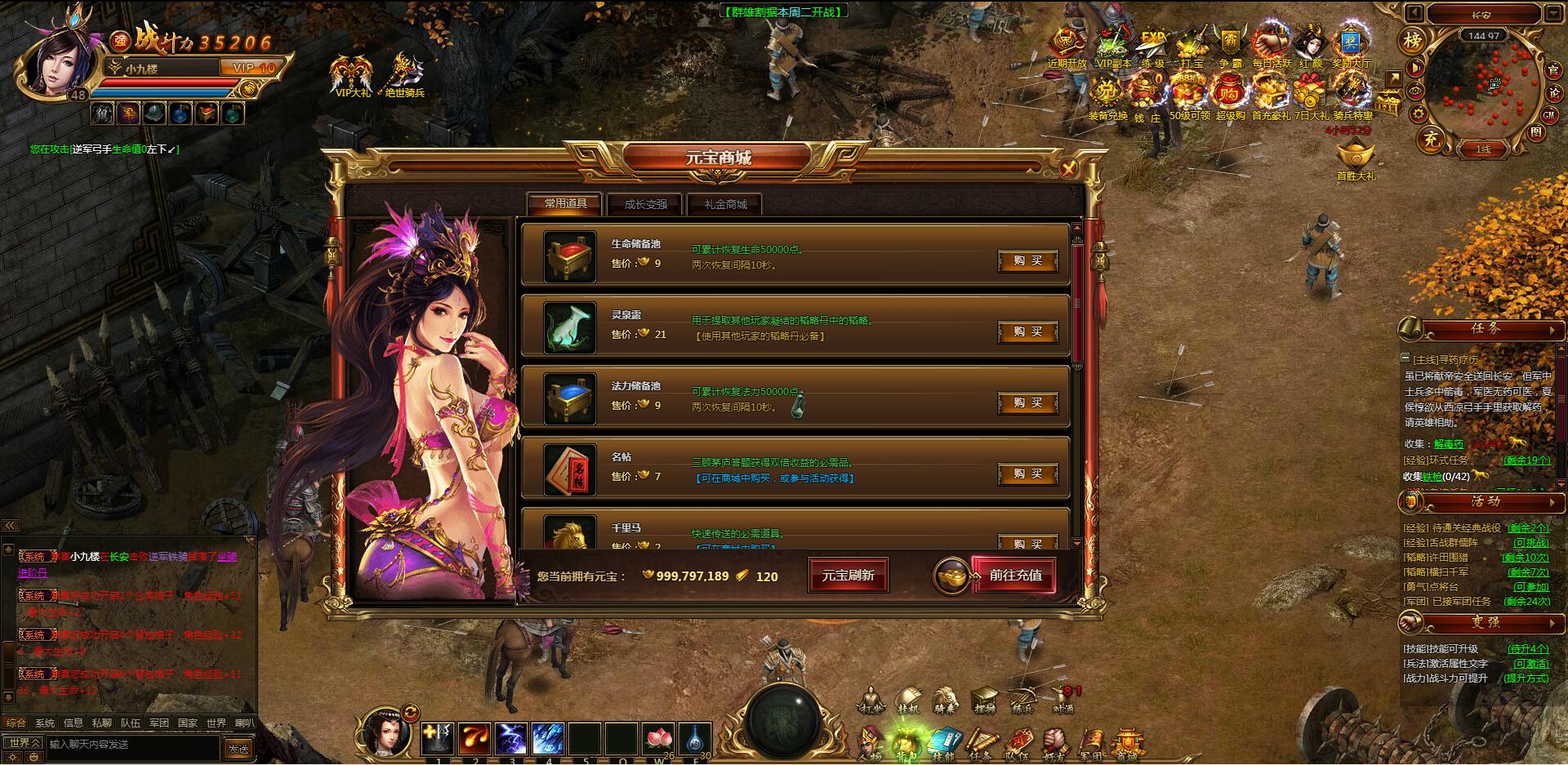Viewport: 1568px width, 765px height.
Task: Buy the 生命储备池 item
Action: [1027, 261]
